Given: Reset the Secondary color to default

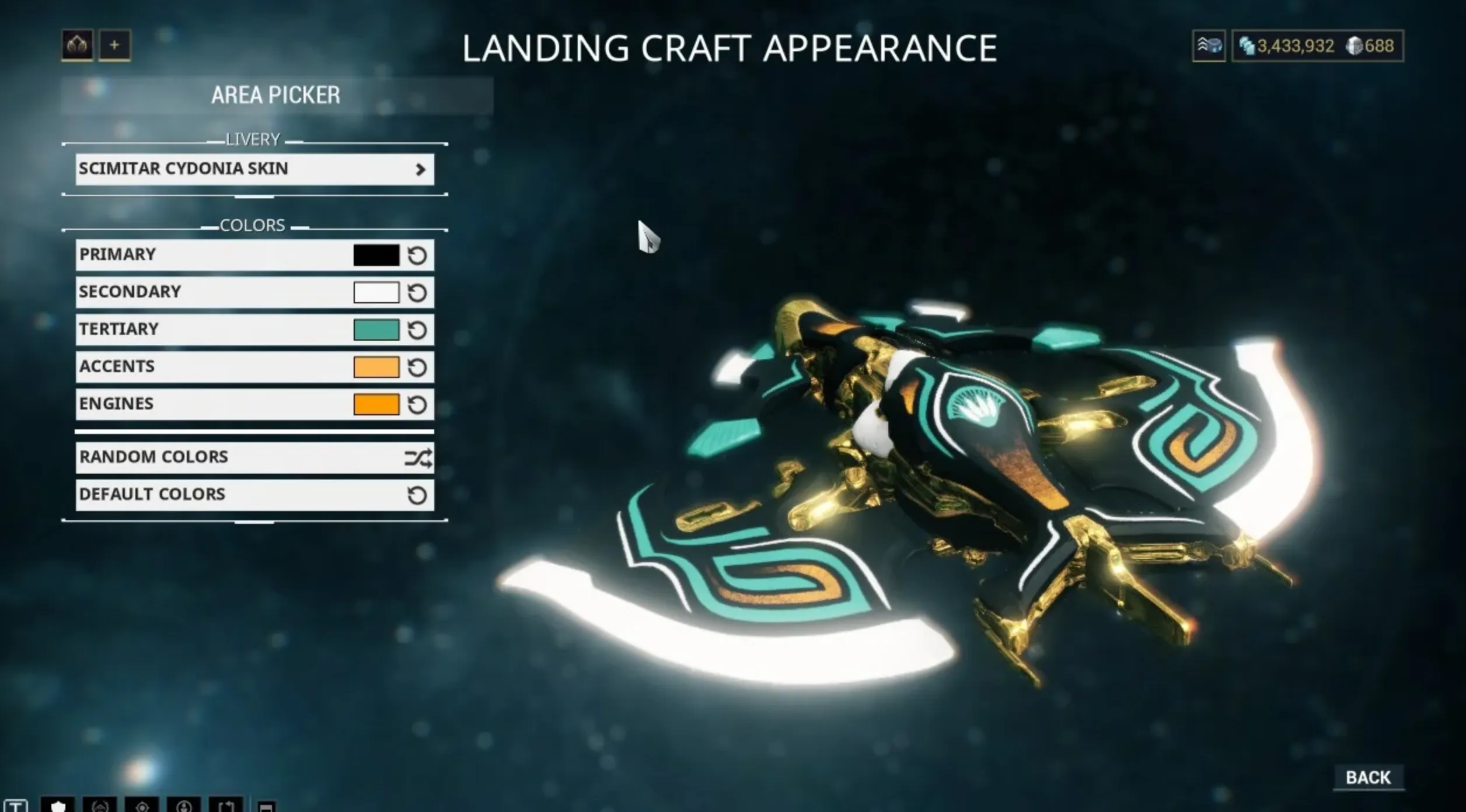Looking at the screenshot, I should click(x=417, y=293).
